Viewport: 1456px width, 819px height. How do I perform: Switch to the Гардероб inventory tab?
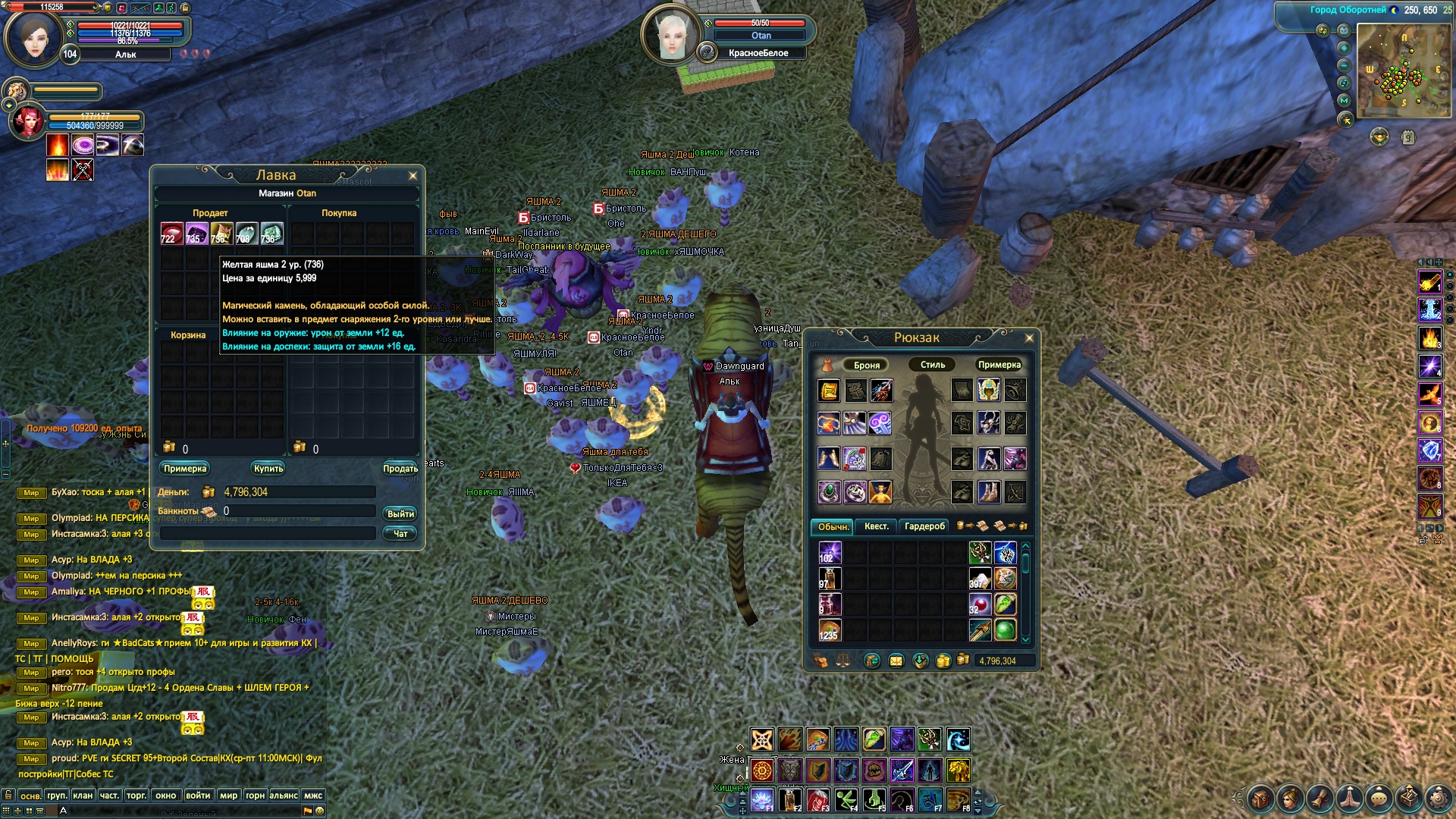pos(924,526)
